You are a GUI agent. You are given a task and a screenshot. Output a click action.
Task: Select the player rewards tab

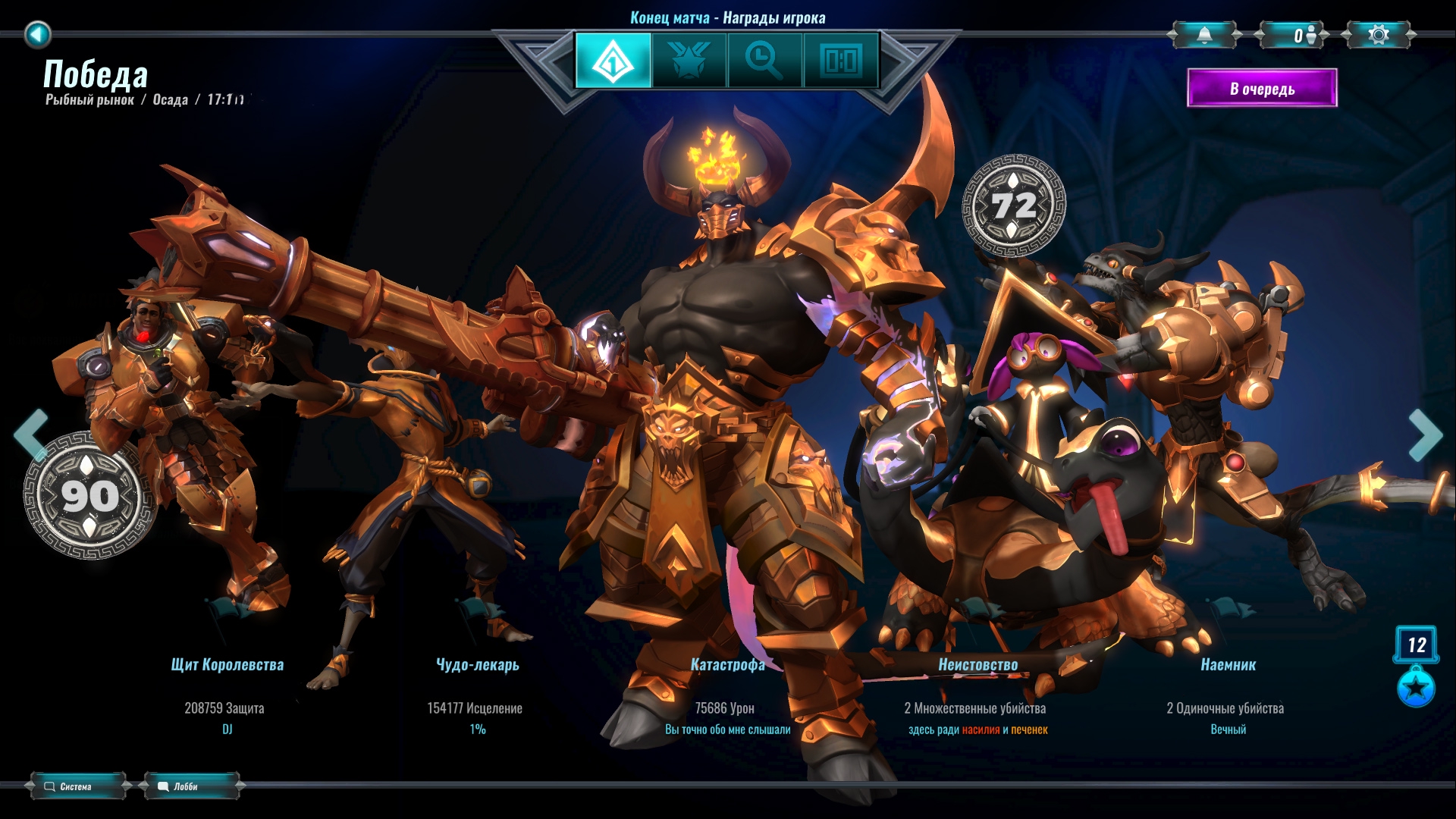[613, 60]
